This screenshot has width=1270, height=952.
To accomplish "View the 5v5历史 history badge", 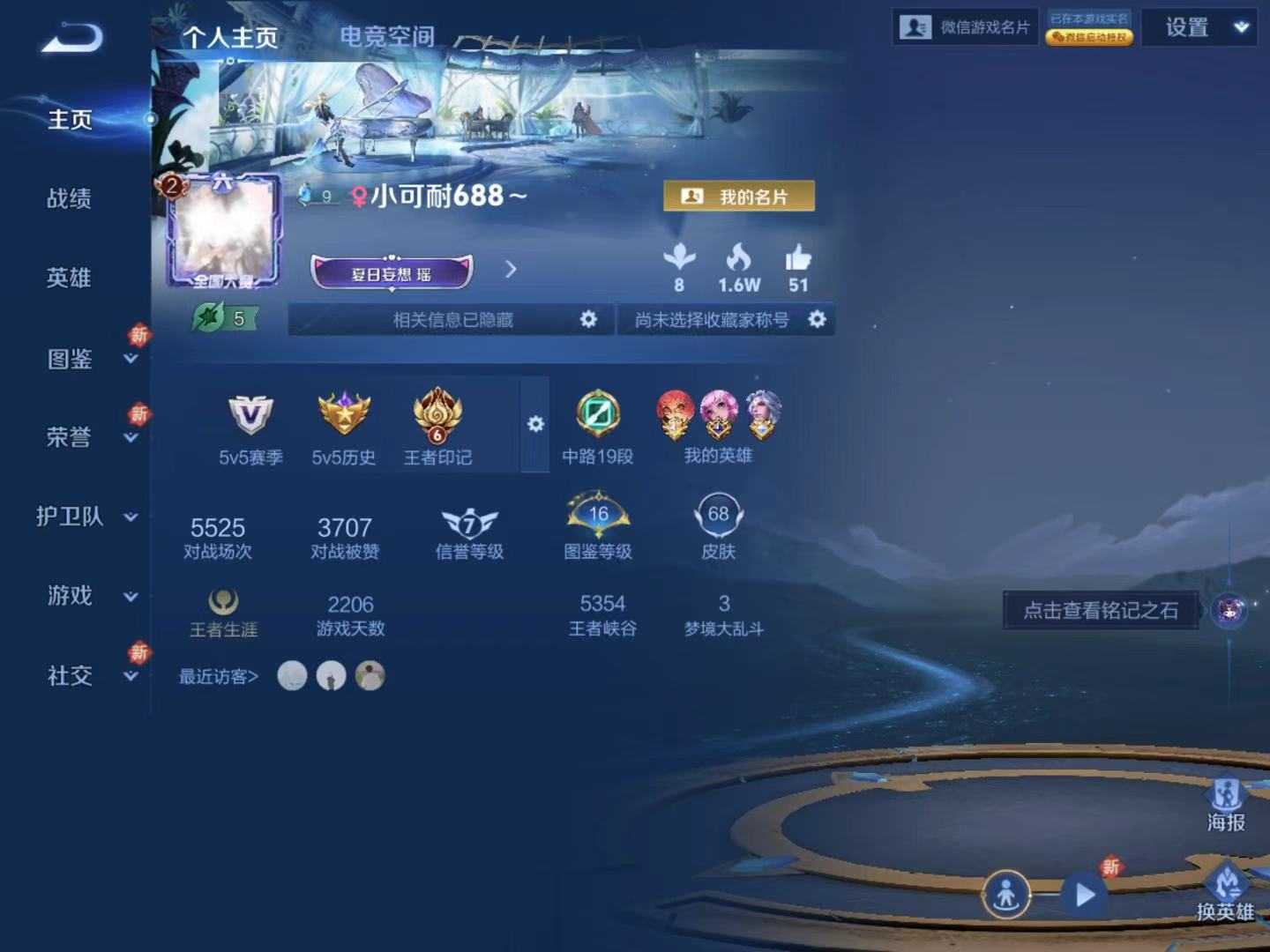I will tap(344, 414).
